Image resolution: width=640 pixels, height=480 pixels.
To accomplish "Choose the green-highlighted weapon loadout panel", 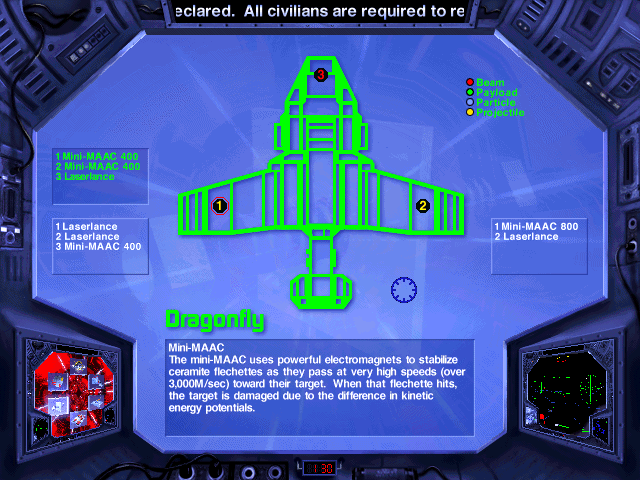I will click(x=98, y=166).
